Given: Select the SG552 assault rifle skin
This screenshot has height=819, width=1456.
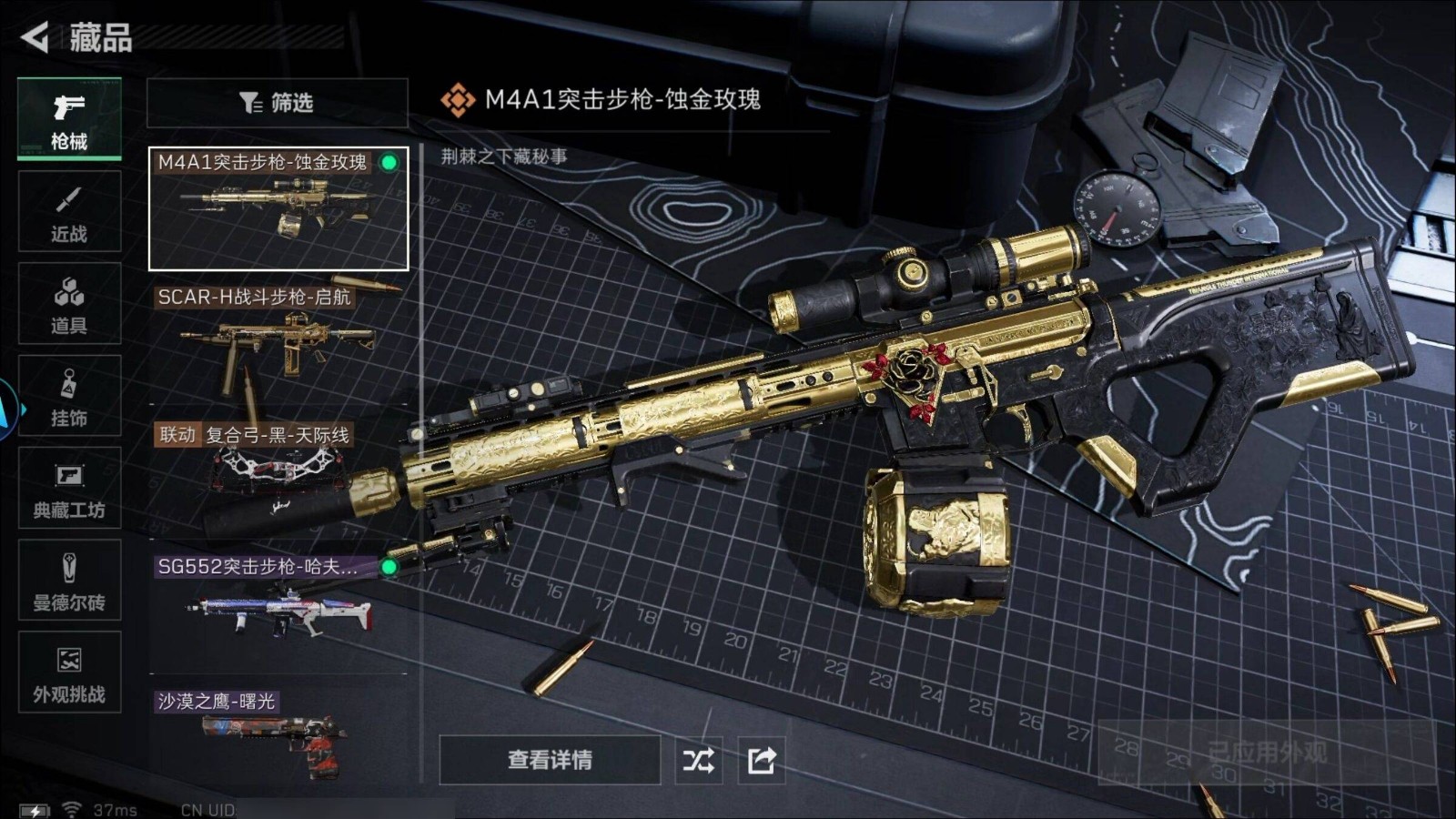Looking at the screenshot, I should tap(278, 605).
